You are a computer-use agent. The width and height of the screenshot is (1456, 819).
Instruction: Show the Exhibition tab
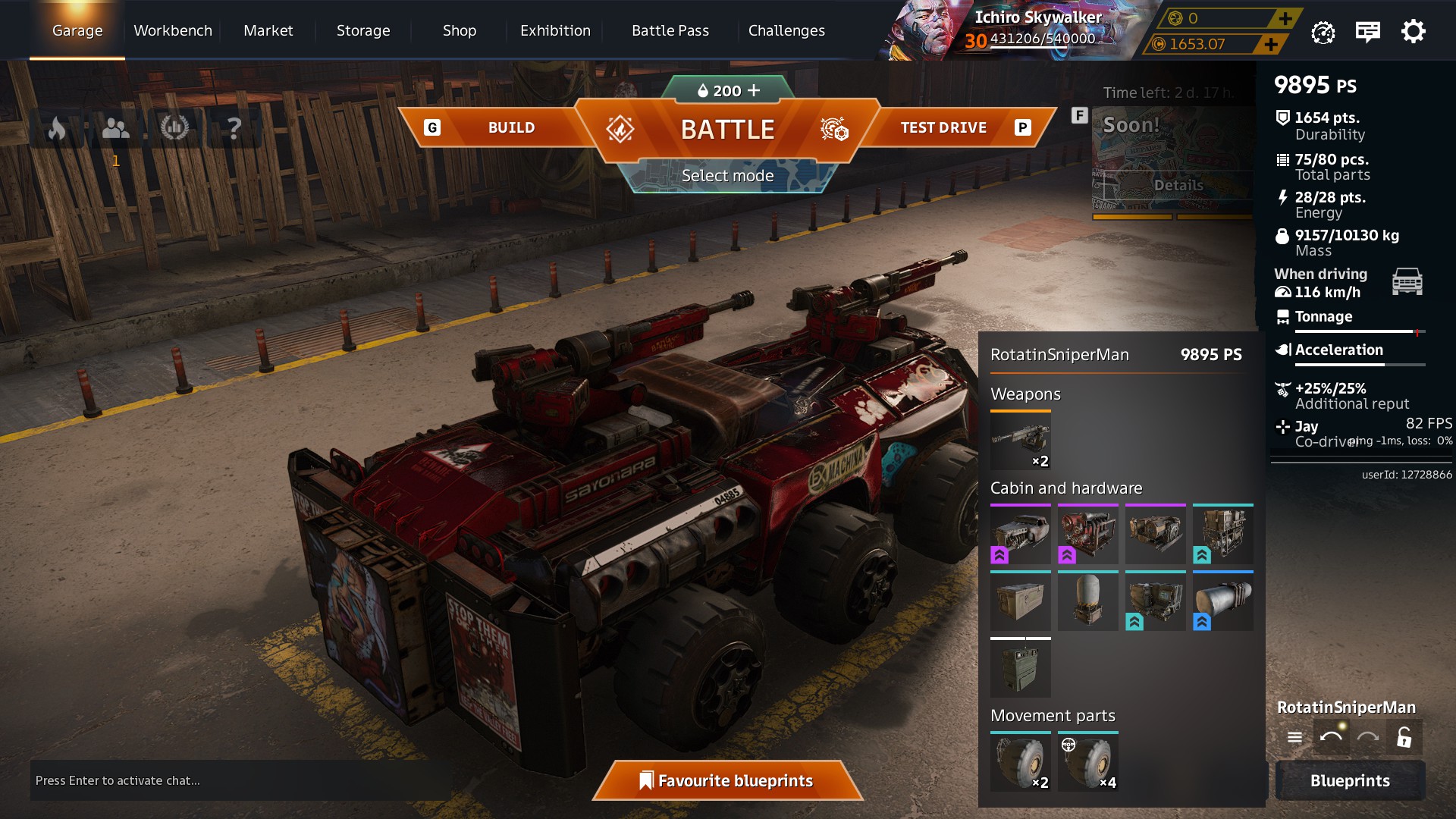(x=555, y=31)
